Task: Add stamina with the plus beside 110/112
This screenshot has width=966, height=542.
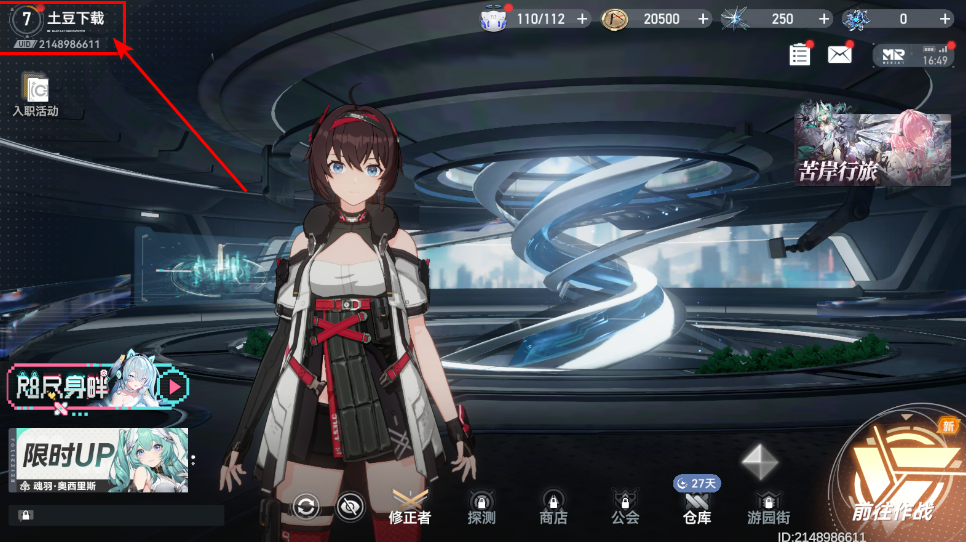Action: pyautogui.click(x=582, y=19)
